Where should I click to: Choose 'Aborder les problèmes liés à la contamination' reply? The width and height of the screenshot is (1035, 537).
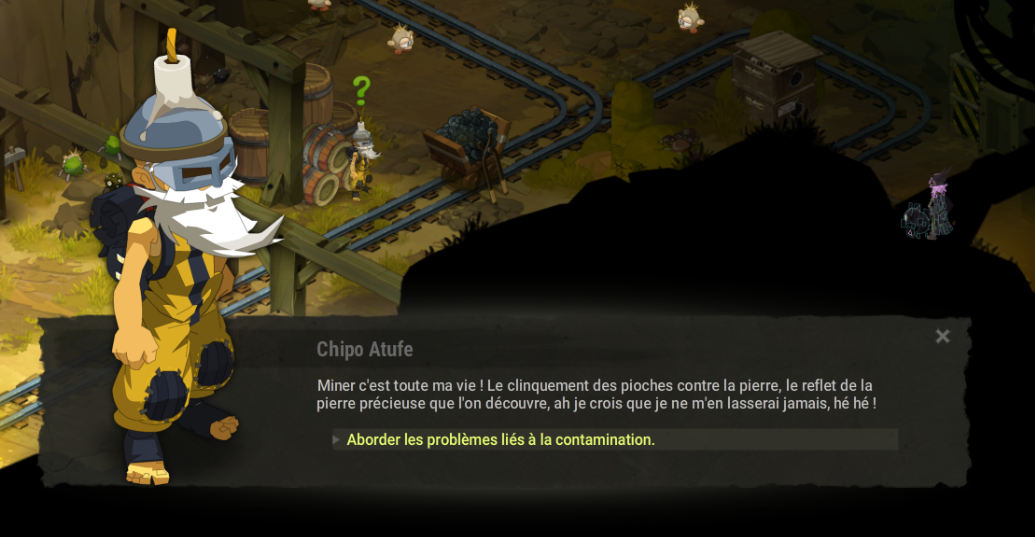[501, 440]
